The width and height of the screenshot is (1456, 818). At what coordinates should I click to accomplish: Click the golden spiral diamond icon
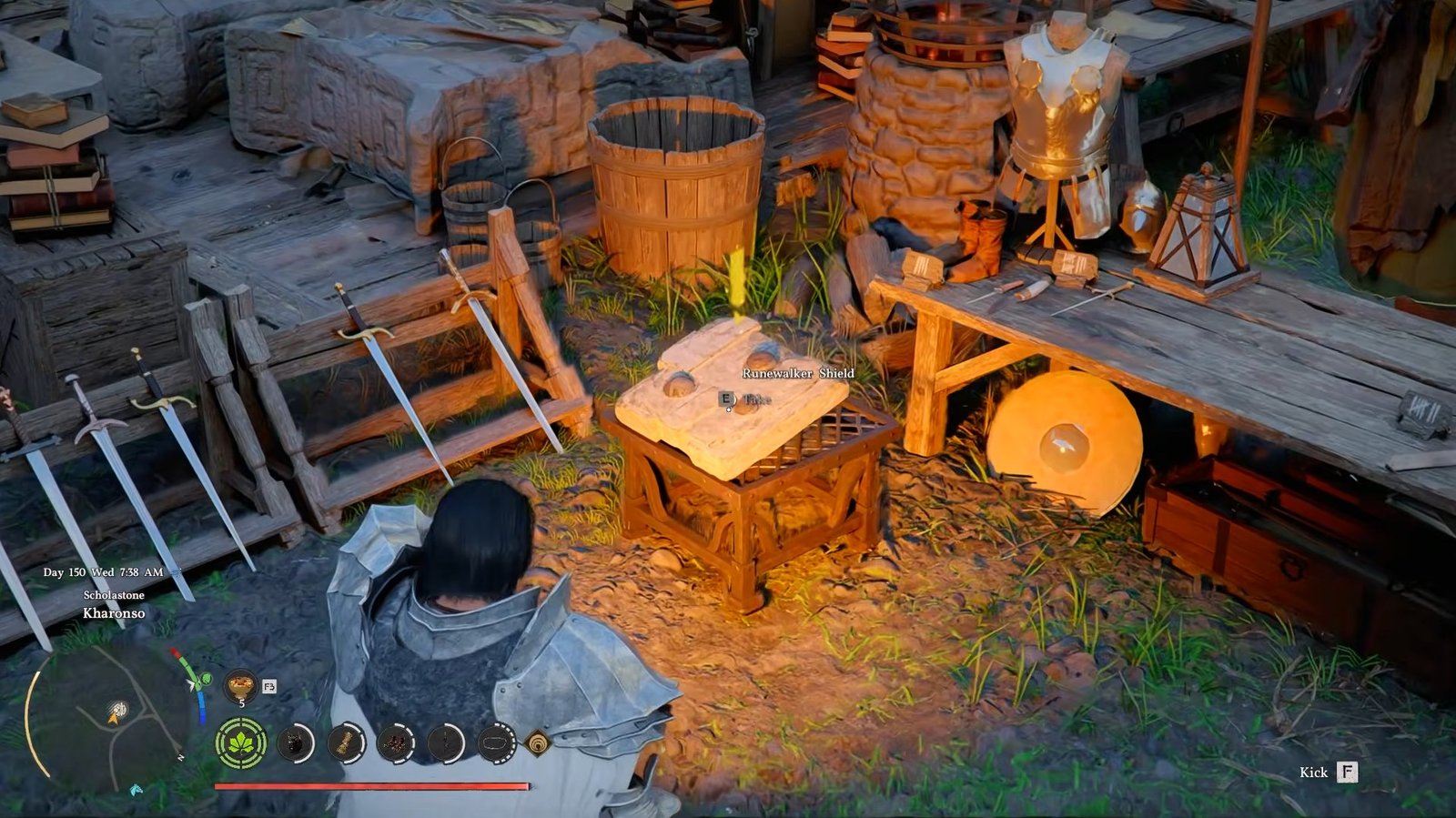[539, 744]
